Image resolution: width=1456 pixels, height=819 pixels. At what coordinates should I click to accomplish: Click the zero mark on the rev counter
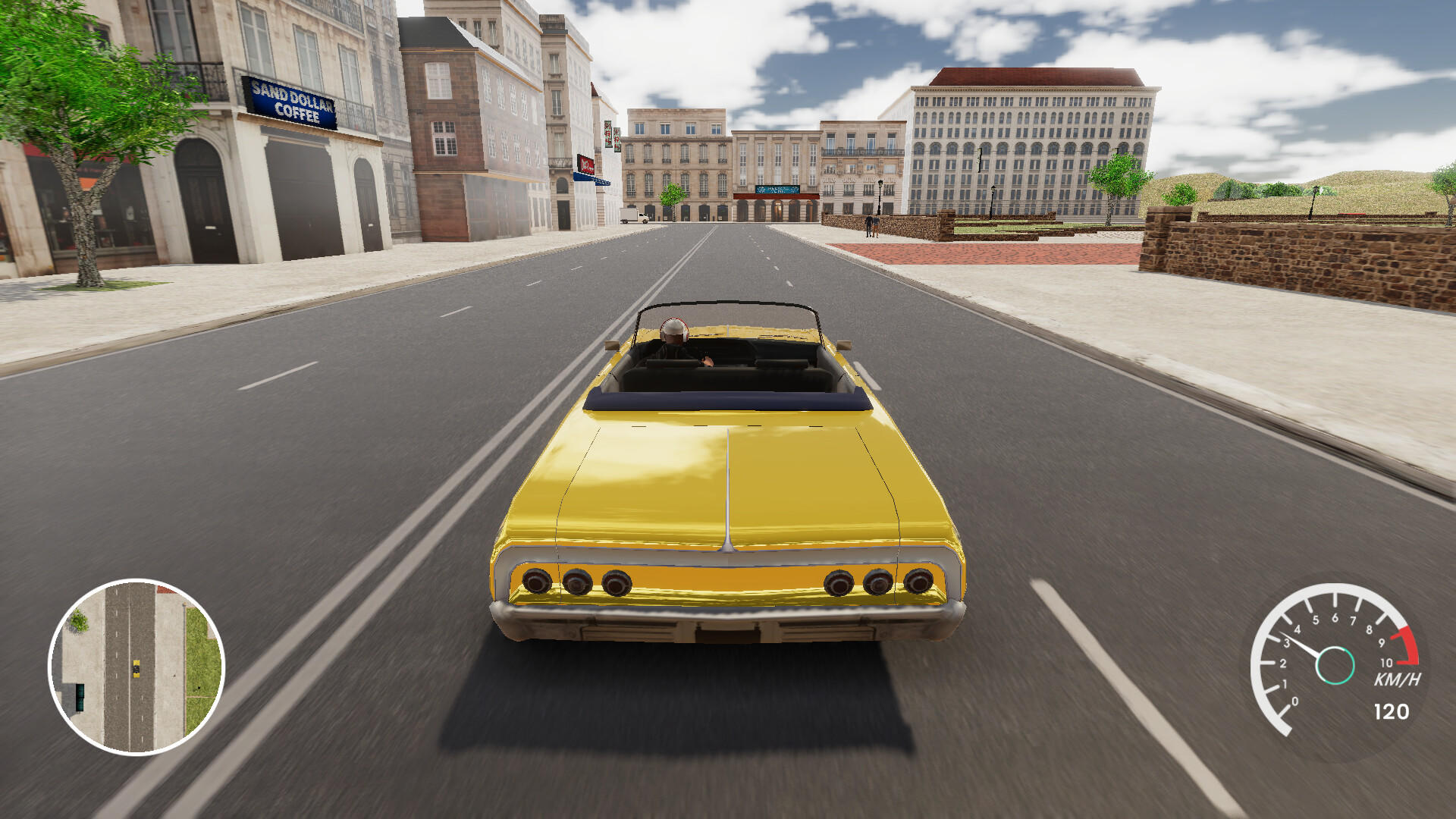coord(1294,701)
